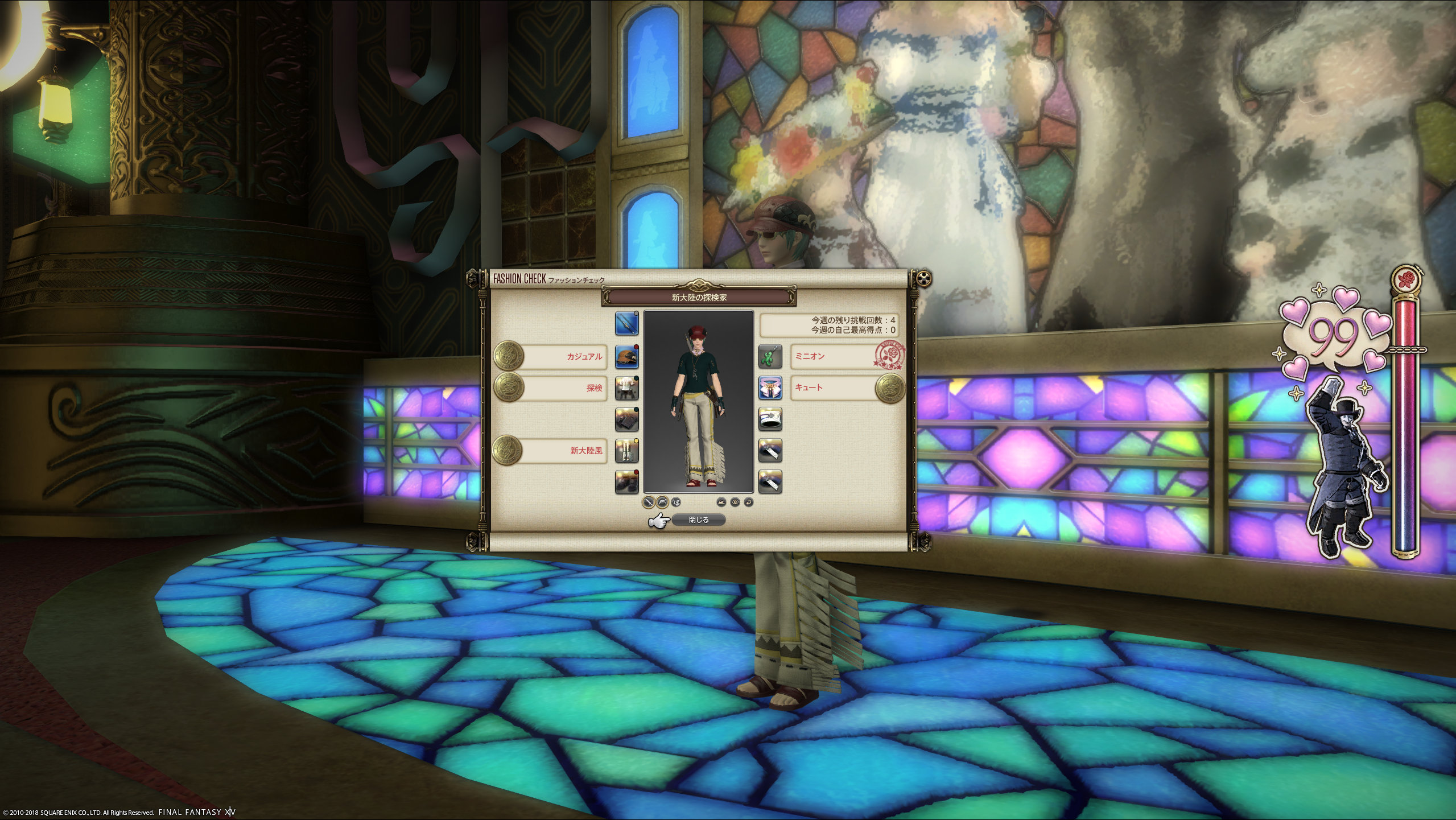Select the sandals feet slot
Screen dimensions: 1456x820
(626, 482)
